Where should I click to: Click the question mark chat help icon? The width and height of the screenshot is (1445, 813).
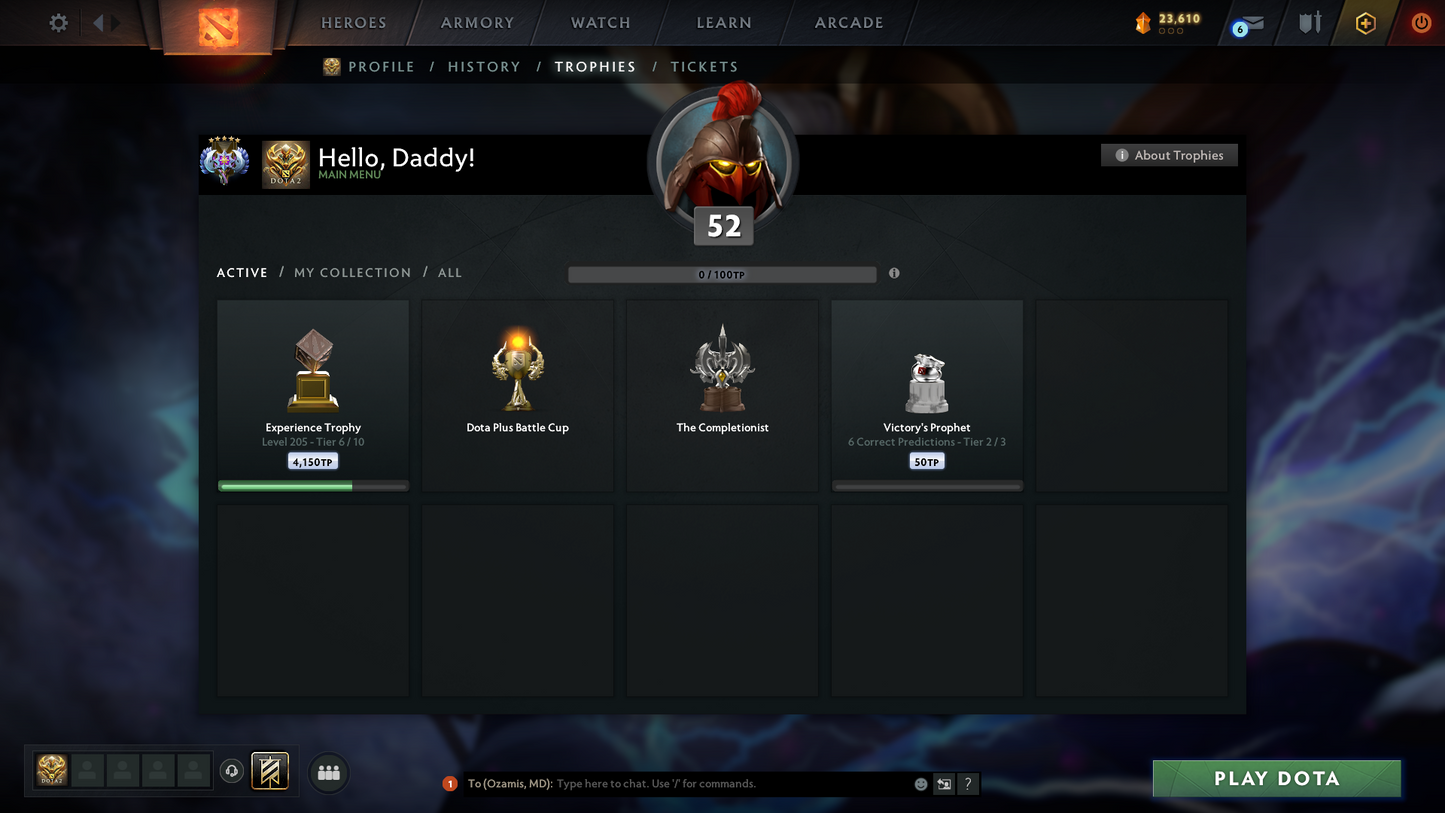967,784
